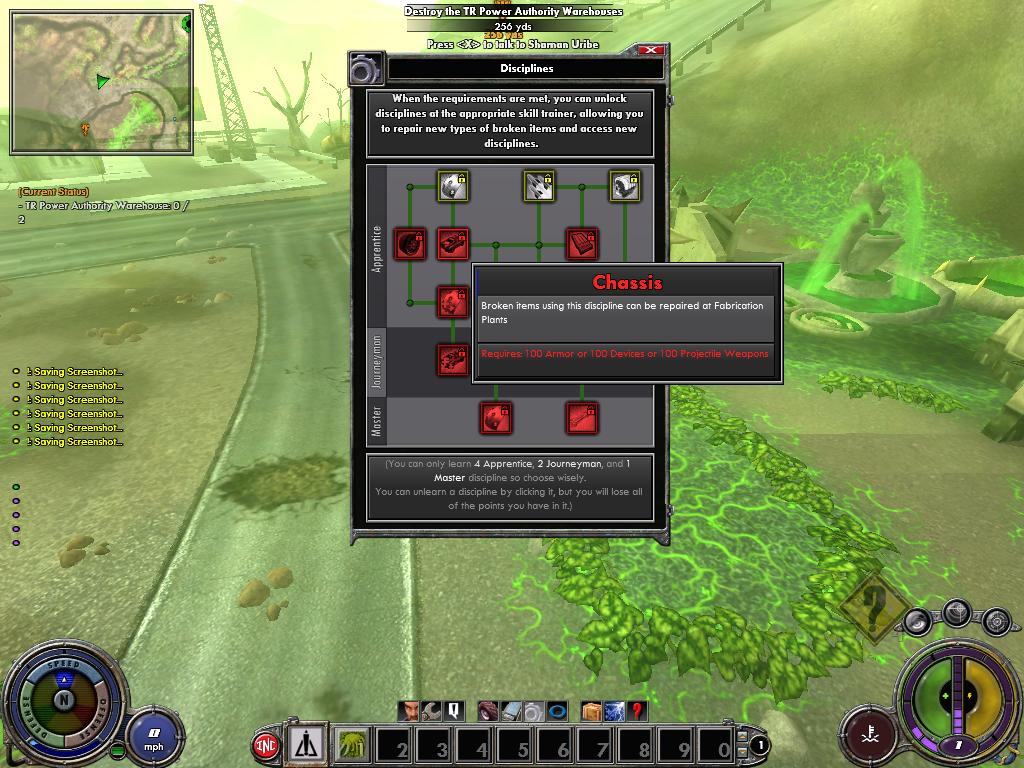Image resolution: width=1024 pixels, height=768 pixels.
Task: Click the blue lightning menu icon
Action: (x=614, y=711)
